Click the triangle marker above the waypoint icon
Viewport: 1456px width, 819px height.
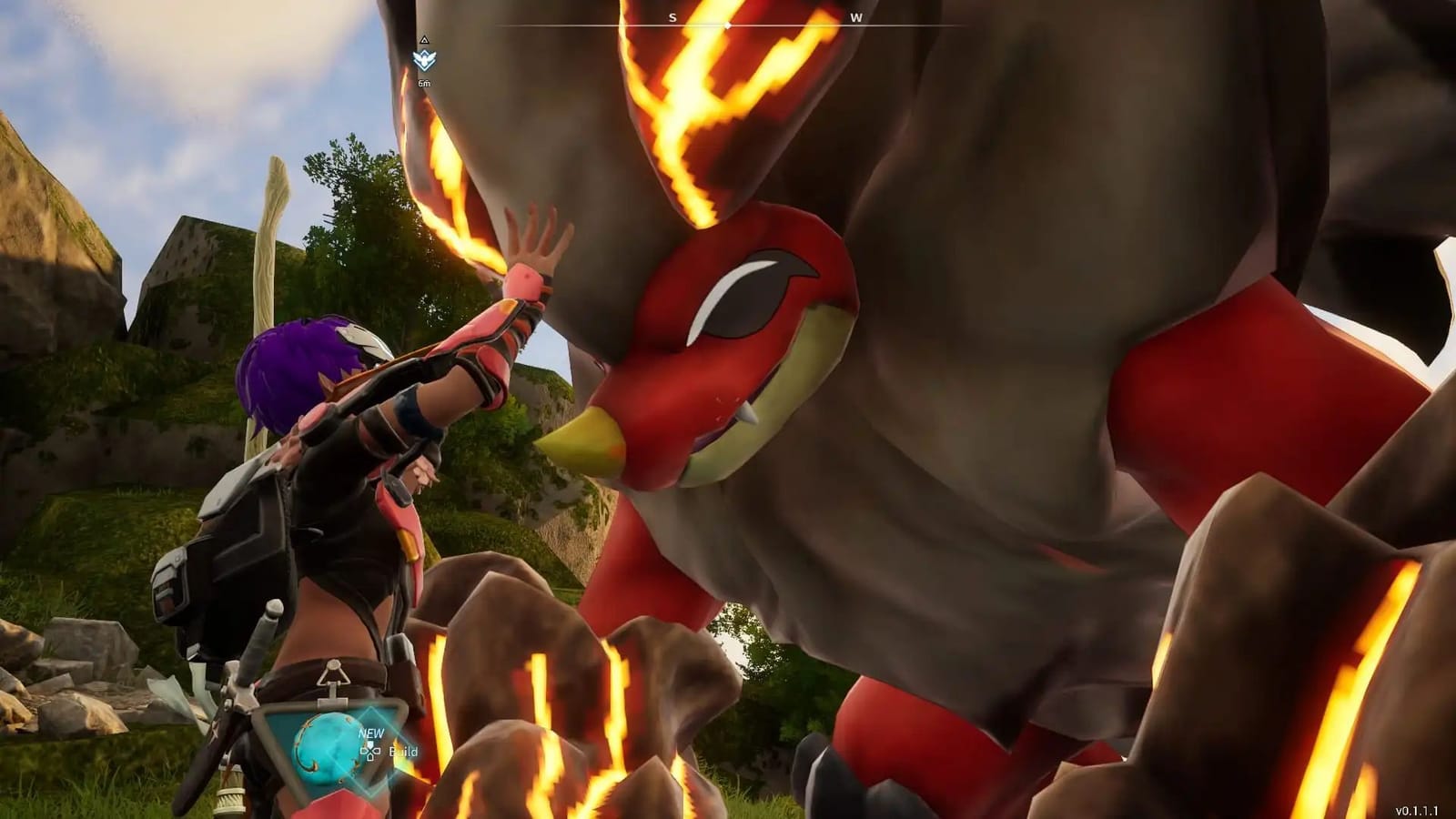[x=423, y=40]
